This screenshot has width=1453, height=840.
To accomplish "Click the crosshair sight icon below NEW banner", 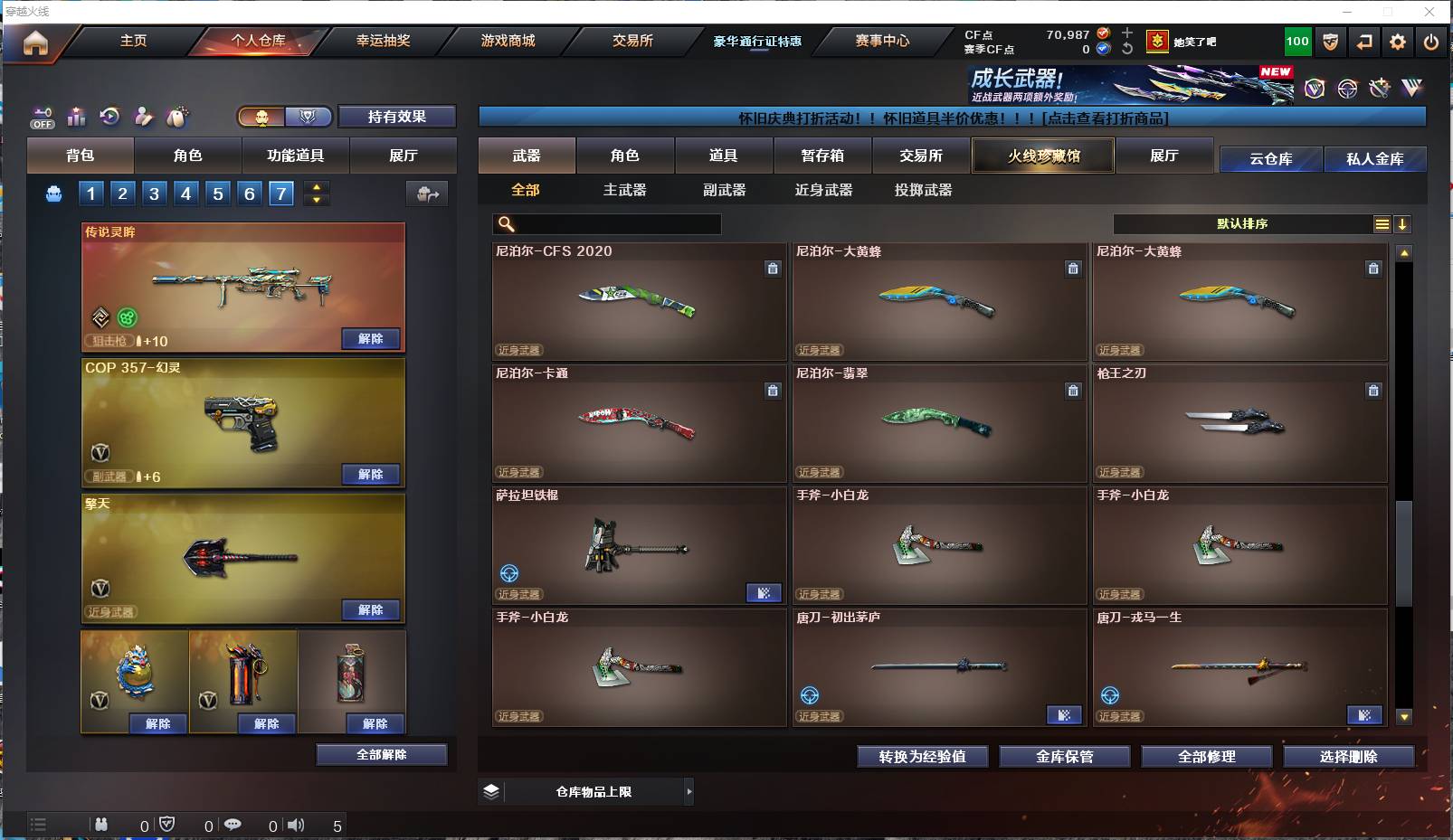I will coord(1347,88).
